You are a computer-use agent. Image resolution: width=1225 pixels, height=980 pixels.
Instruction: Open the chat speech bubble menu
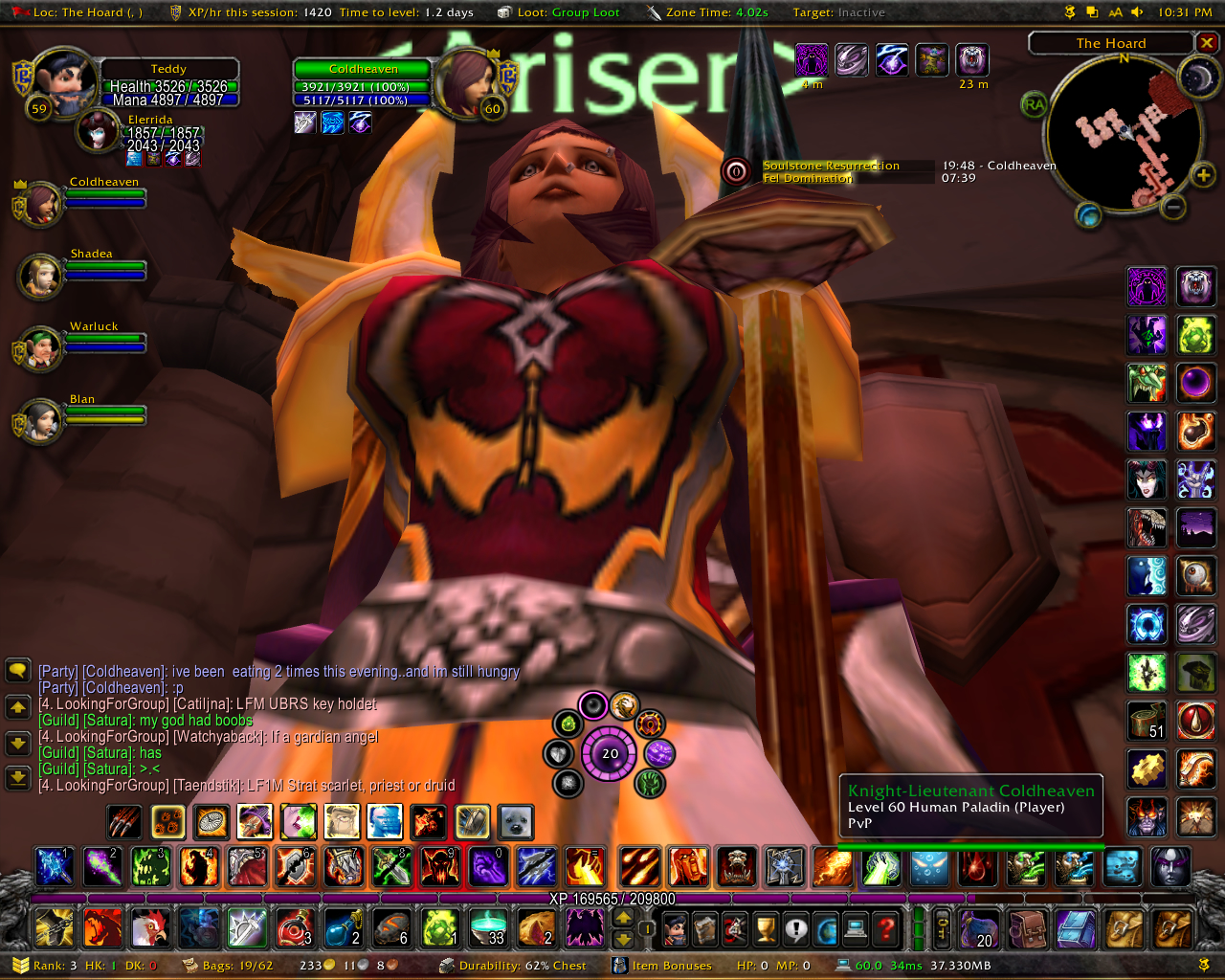click(x=18, y=670)
